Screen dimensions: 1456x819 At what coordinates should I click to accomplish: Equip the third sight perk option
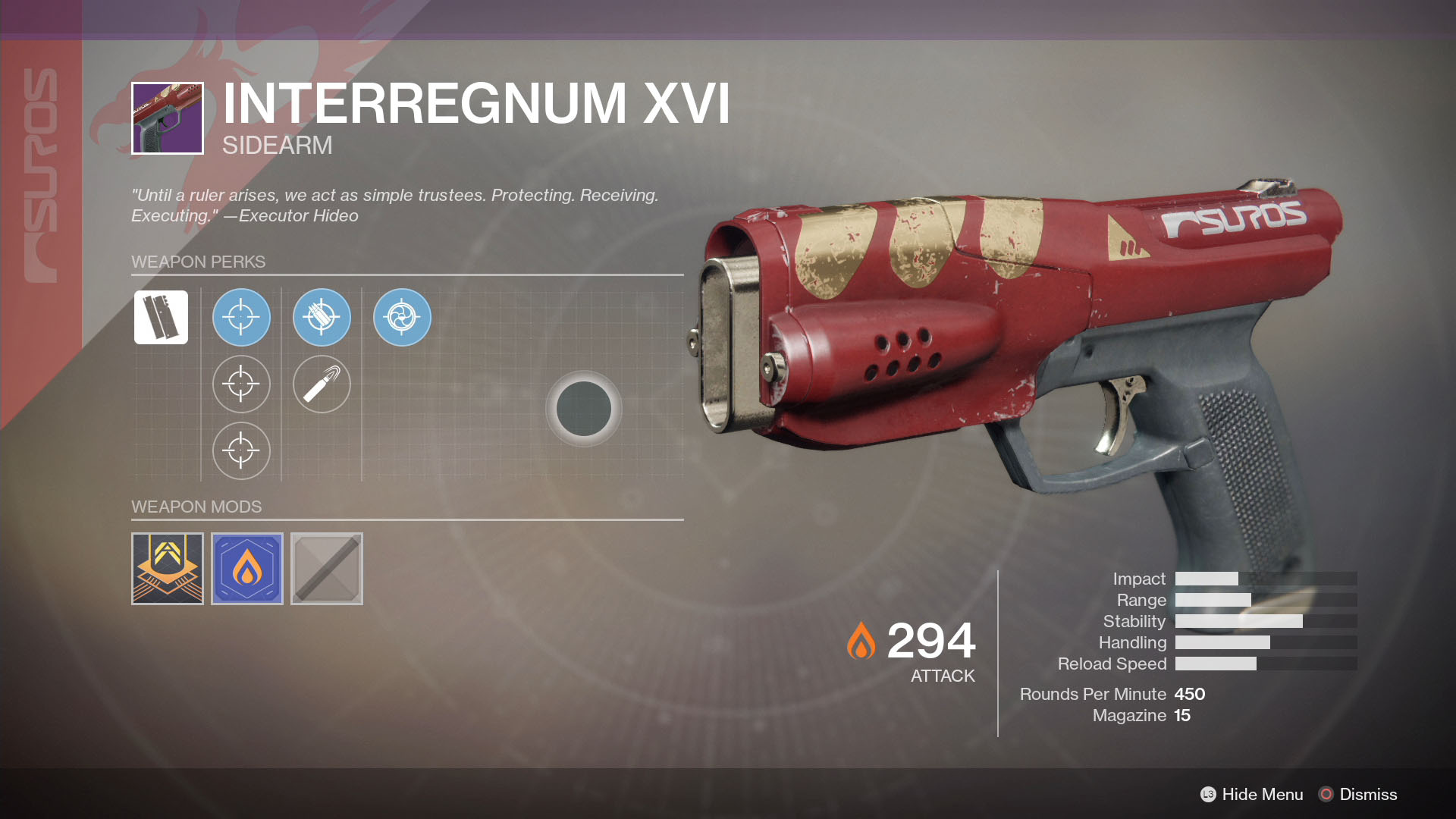(x=241, y=450)
